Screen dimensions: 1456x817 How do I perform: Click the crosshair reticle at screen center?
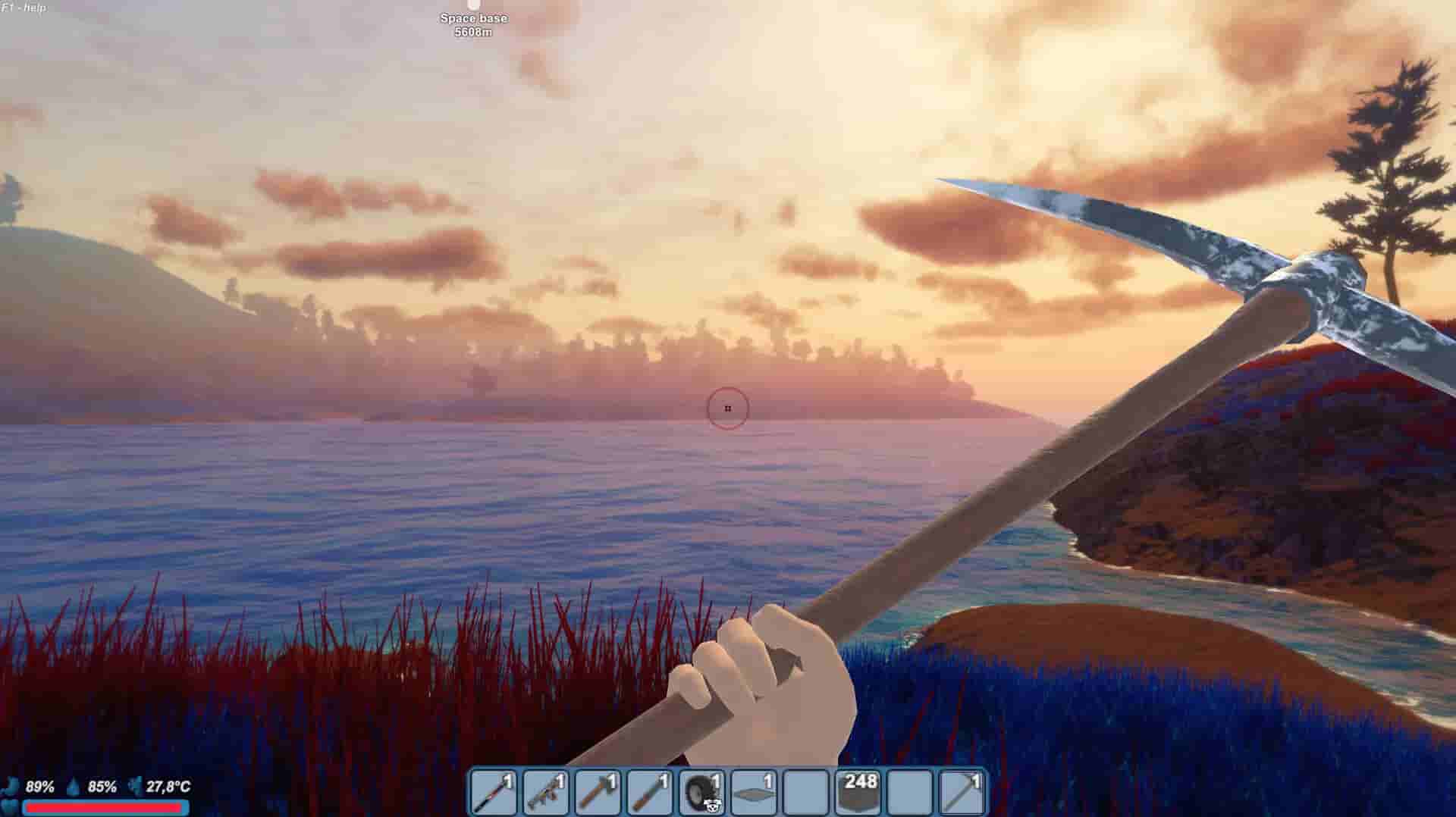pyautogui.click(x=727, y=409)
